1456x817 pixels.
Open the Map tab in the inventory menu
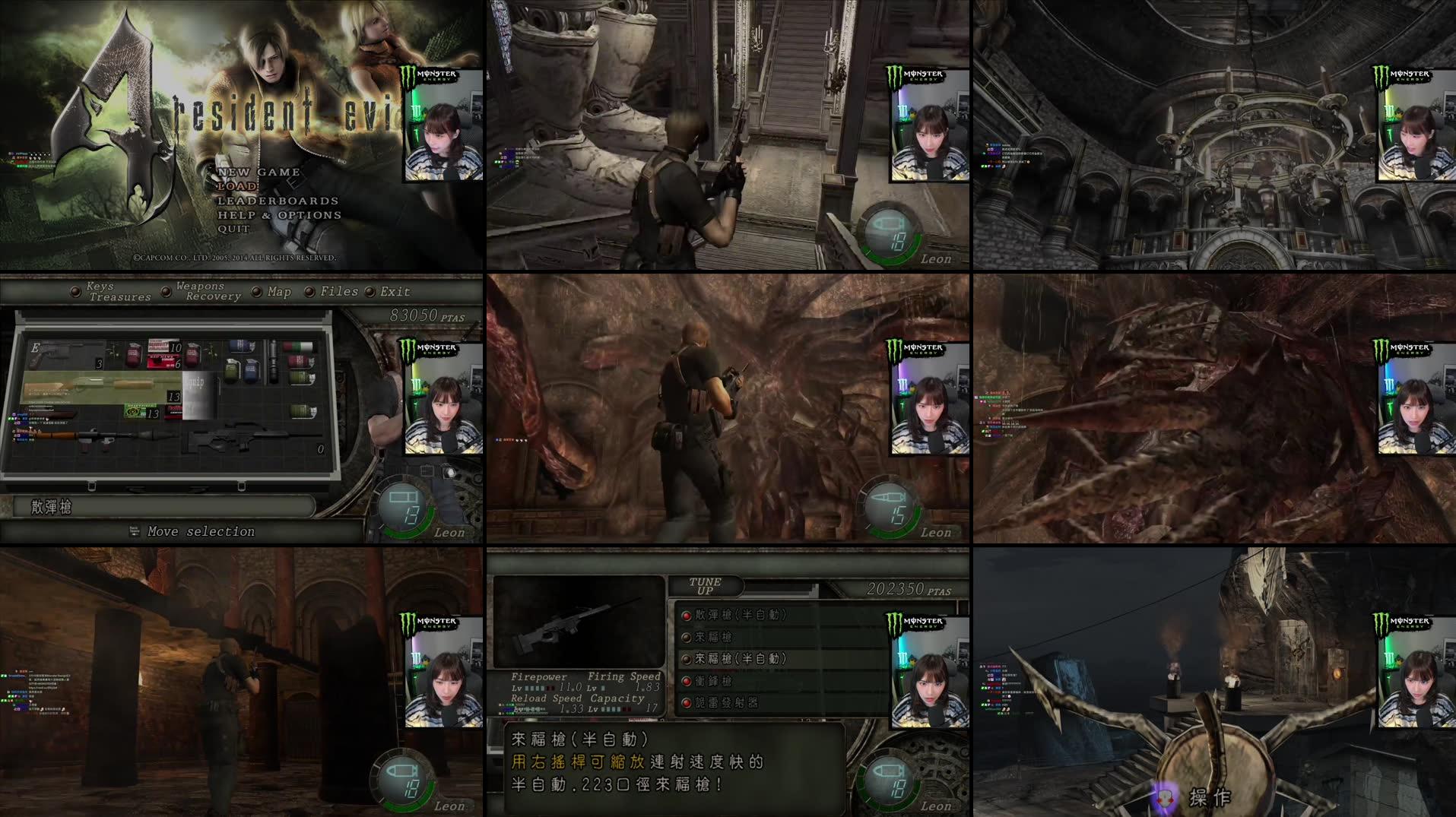[x=278, y=292]
